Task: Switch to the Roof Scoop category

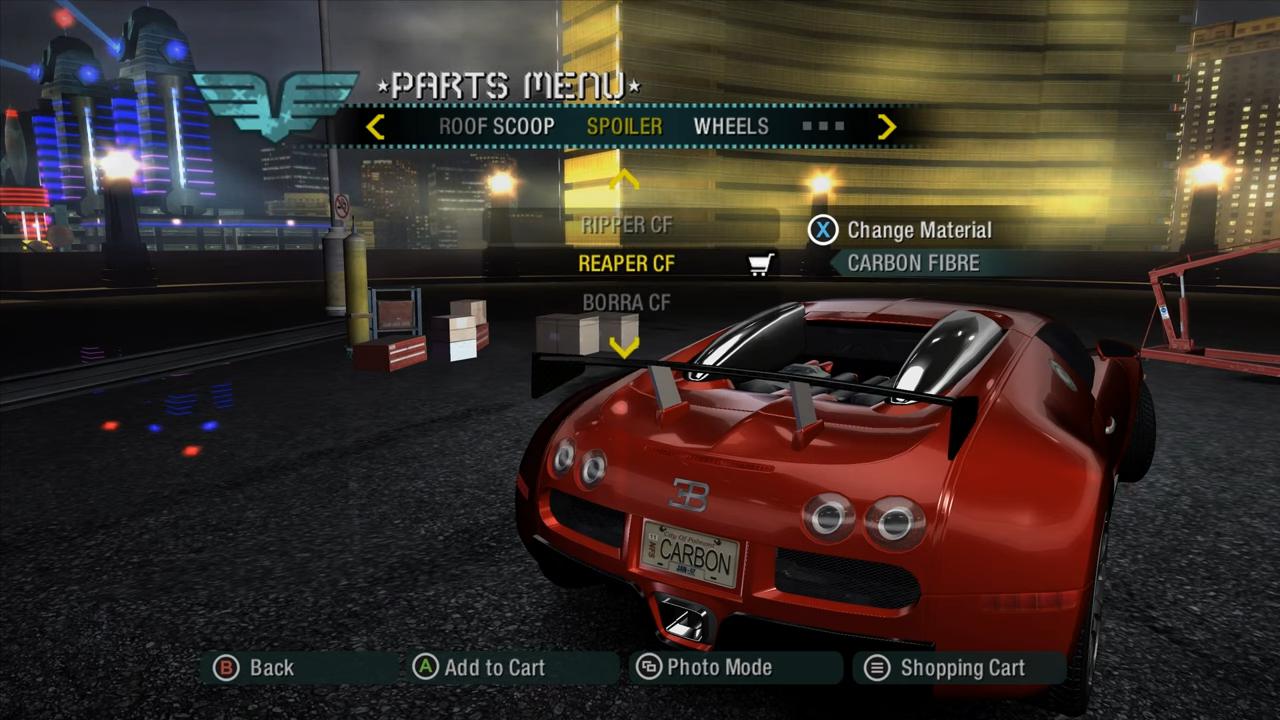Action: point(496,127)
